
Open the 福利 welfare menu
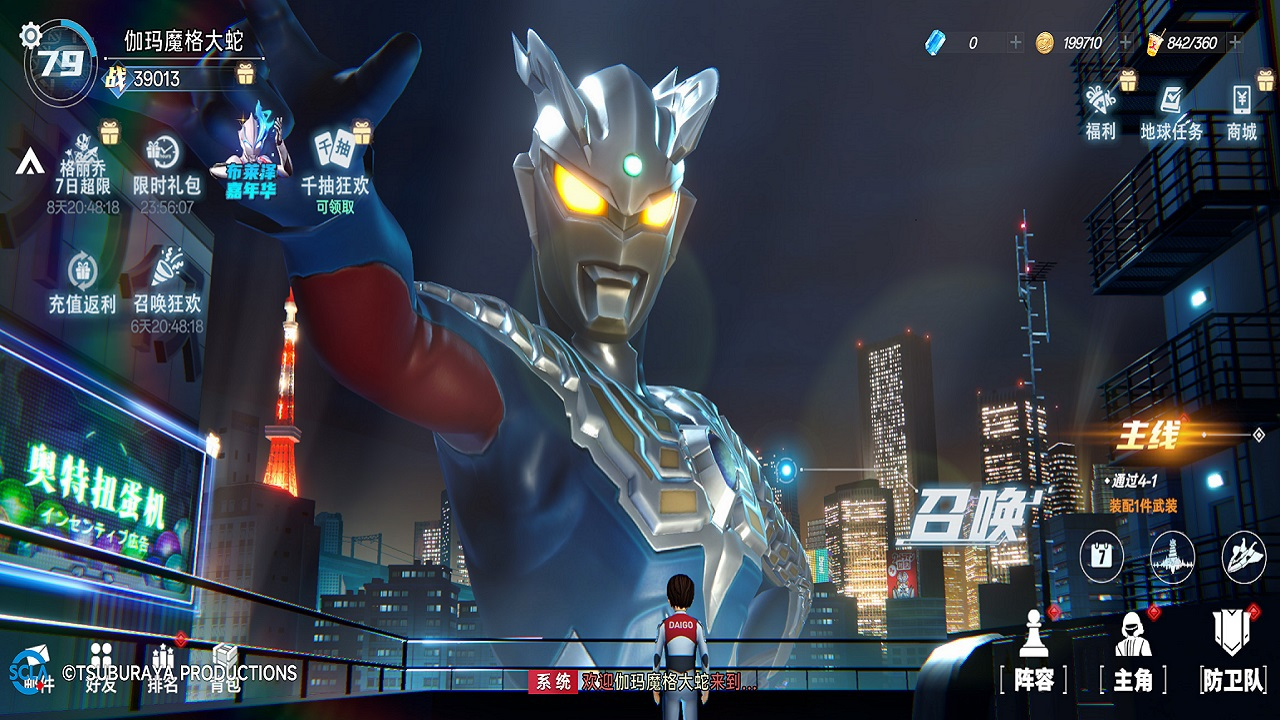pos(1100,112)
